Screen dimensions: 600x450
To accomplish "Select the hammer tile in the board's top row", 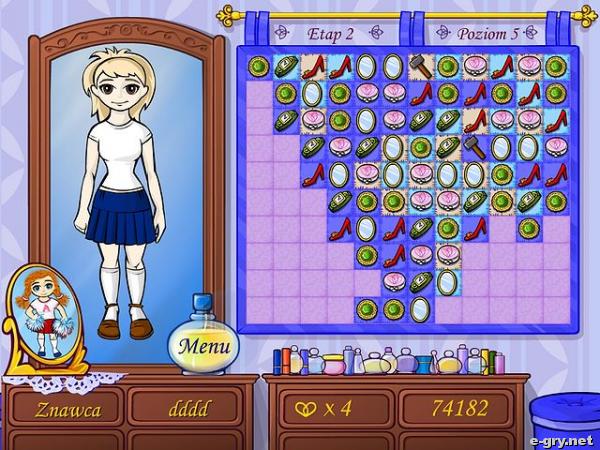I will 420,67.
